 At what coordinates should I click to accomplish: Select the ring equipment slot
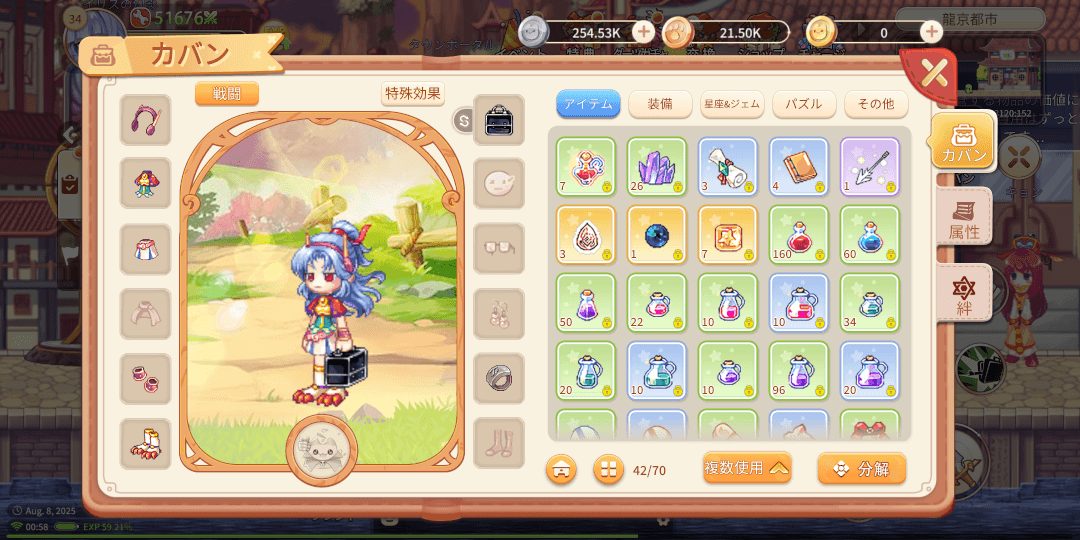pyautogui.click(x=498, y=378)
